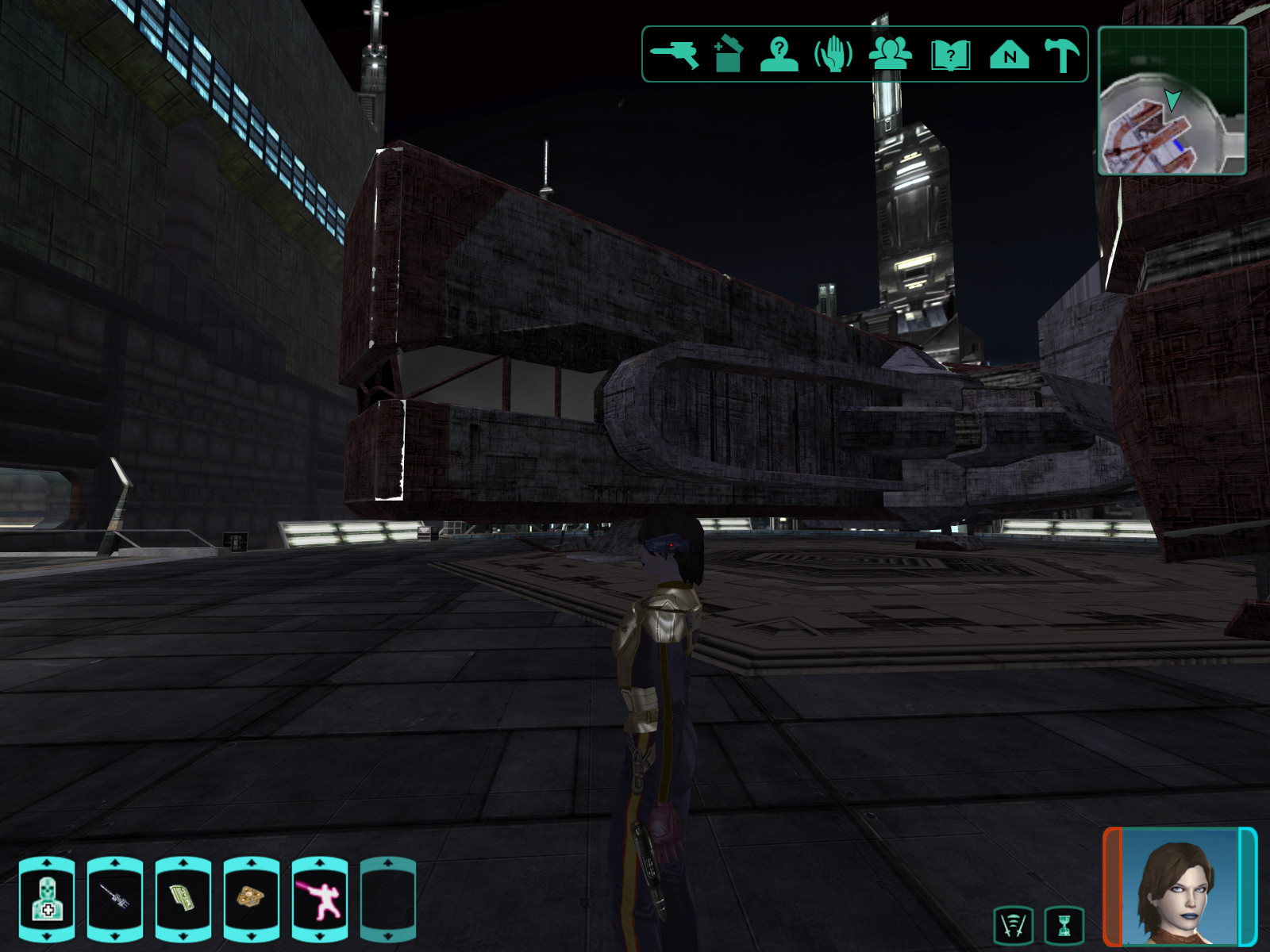Click the hourglass pause button
Viewport: 1270px width, 952px height.
pos(1064,925)
